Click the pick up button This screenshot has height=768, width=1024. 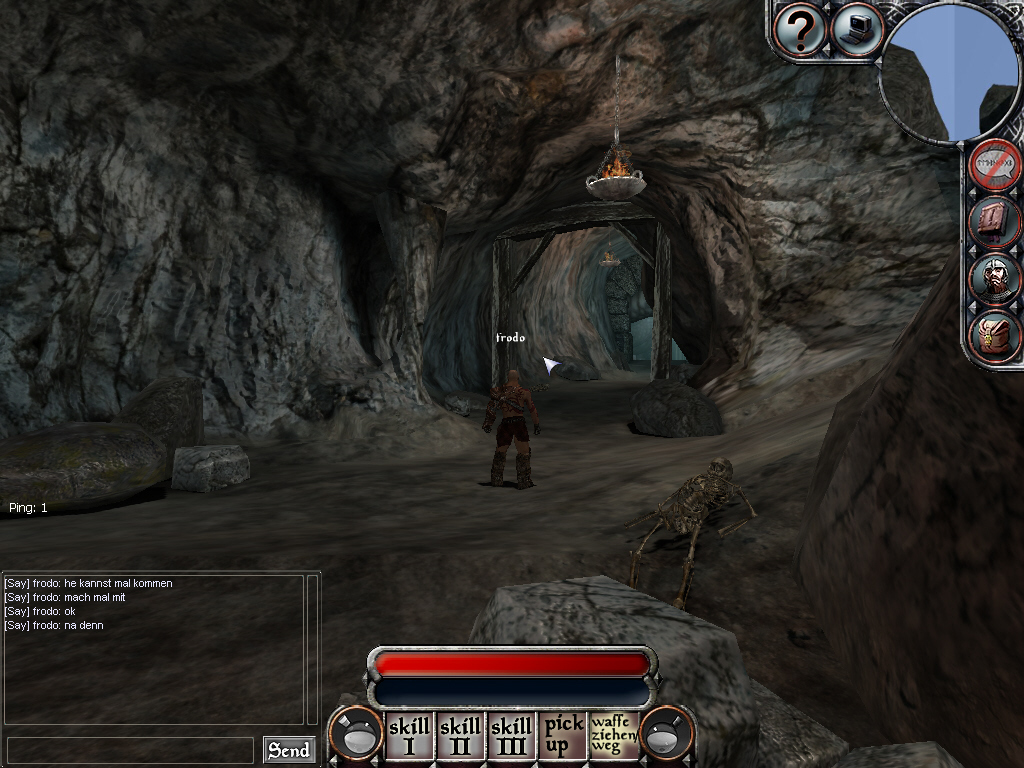[563, 735]
